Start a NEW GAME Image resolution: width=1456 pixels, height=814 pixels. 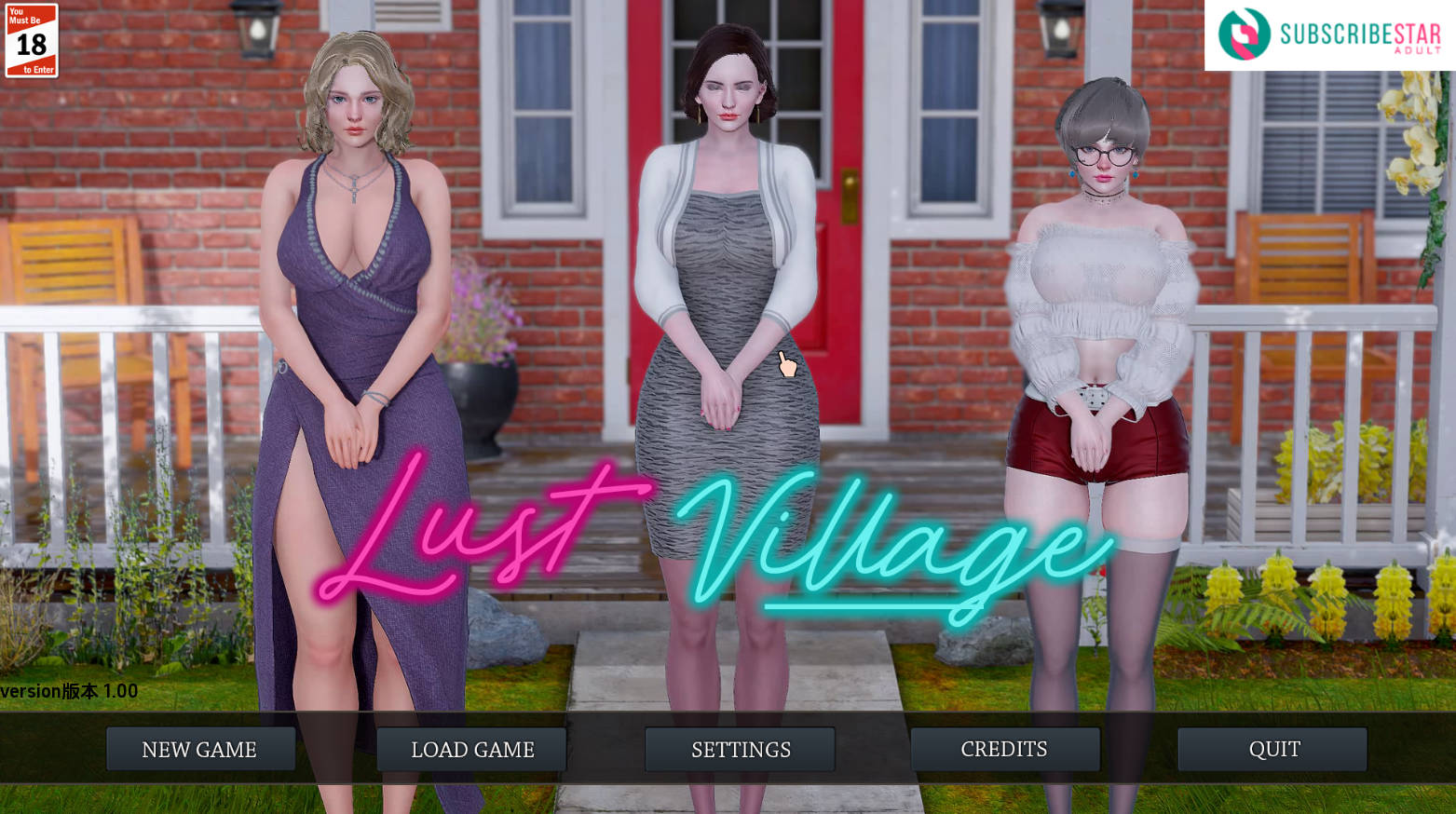pyautogui.click(x=199, y=749)
